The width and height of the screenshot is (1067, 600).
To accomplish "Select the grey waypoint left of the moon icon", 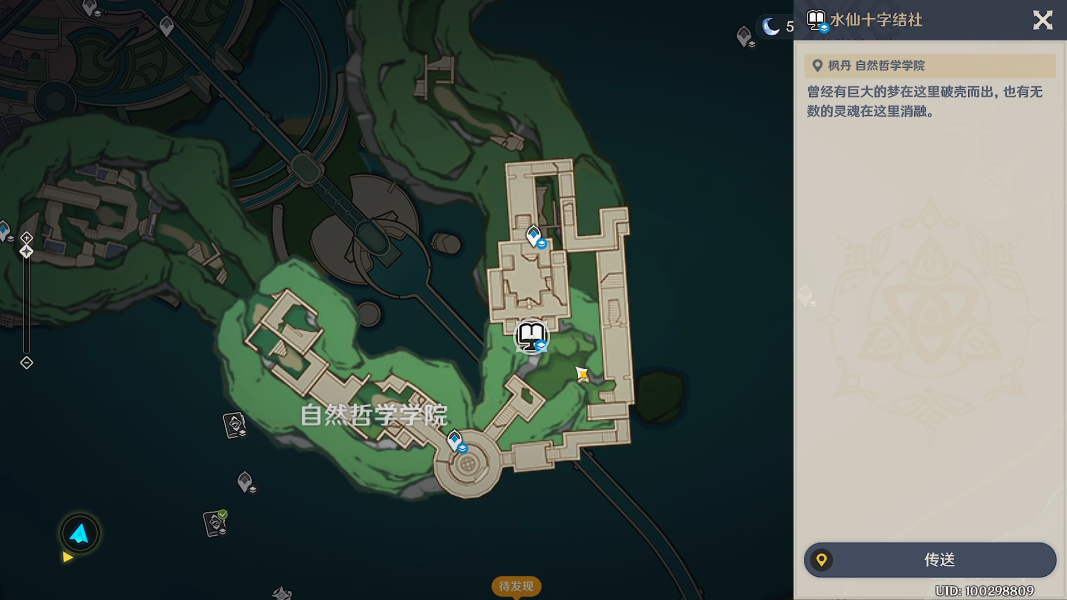I will coord(744,37).
